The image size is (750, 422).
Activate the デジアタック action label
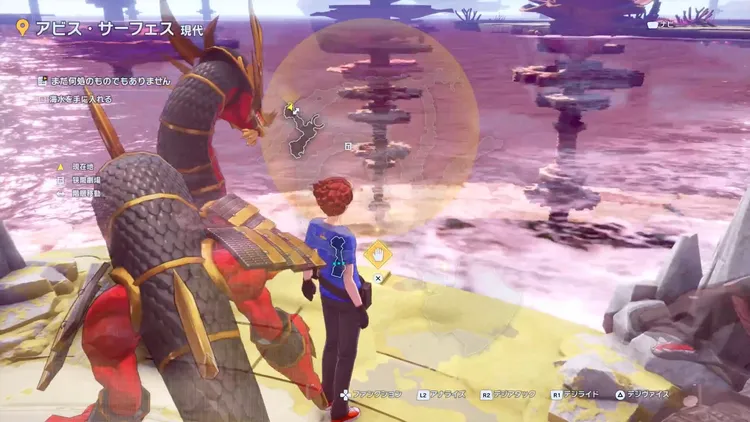(x=517, y=395)
